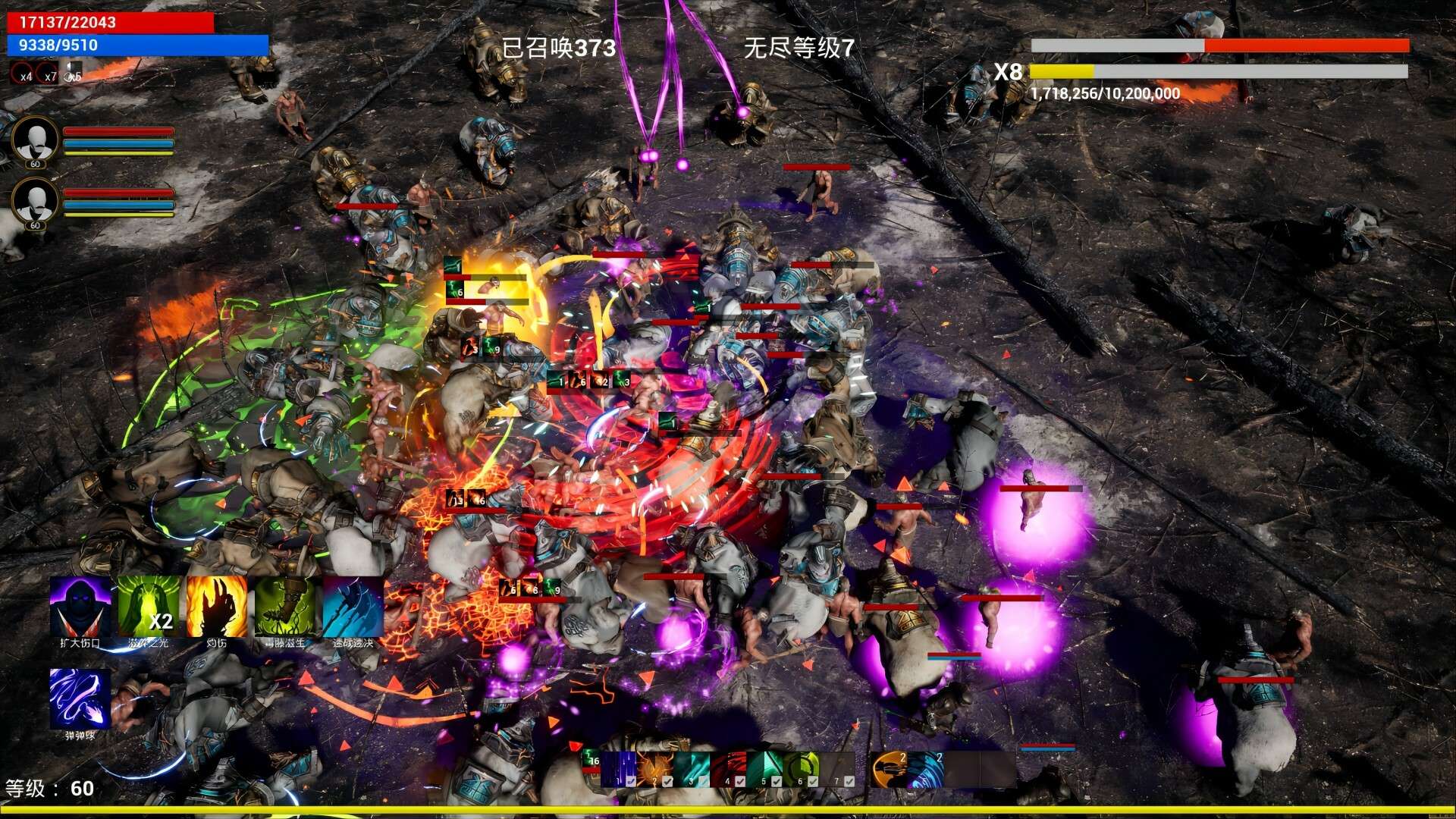Click the x4 red ring buff icon
1456x819 pixels.
click(23, 74)
